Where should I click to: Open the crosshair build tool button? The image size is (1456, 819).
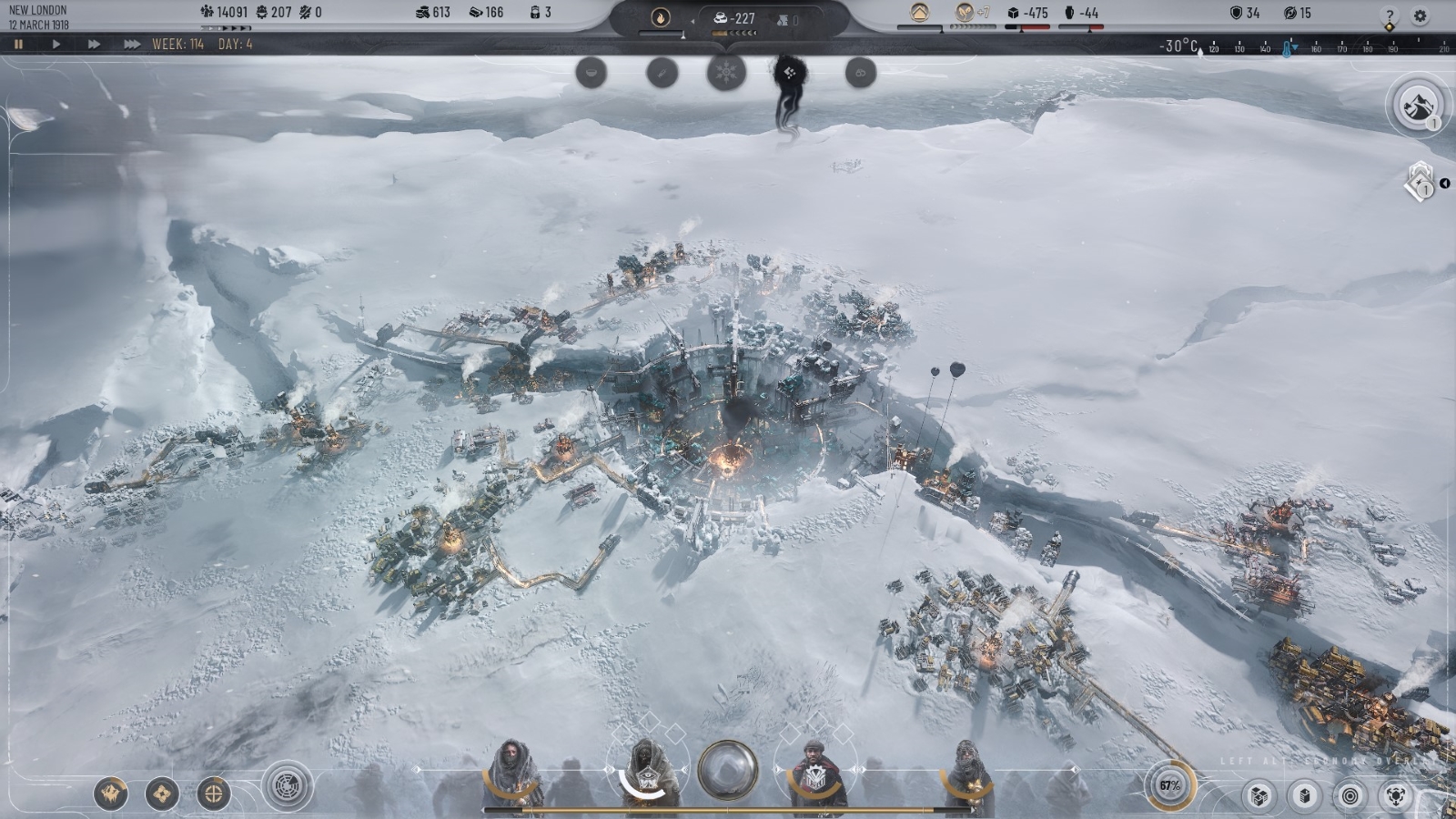point(214,794)
